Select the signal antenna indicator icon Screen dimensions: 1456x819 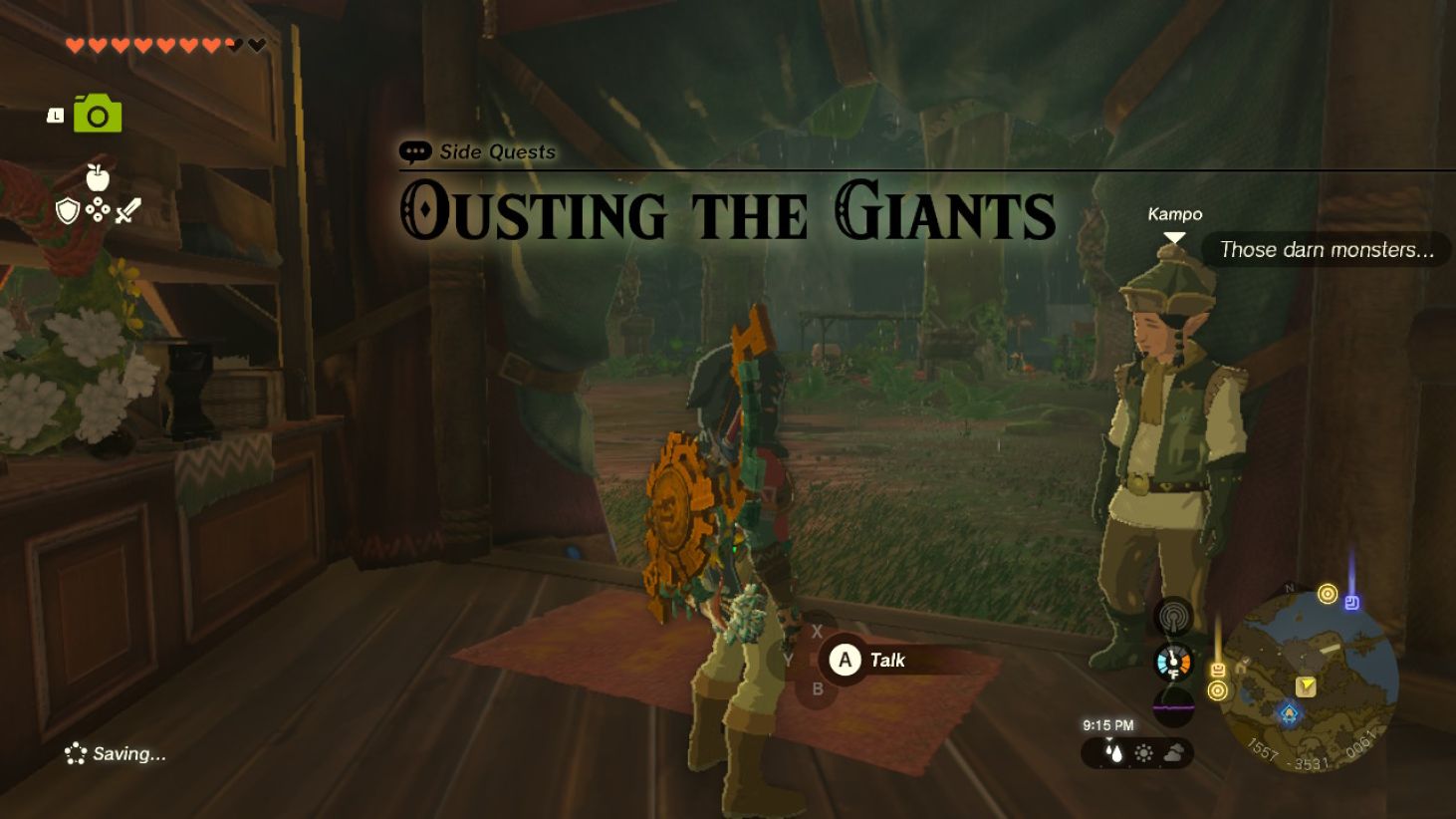pyautogui.click(x=1172, y=616)
